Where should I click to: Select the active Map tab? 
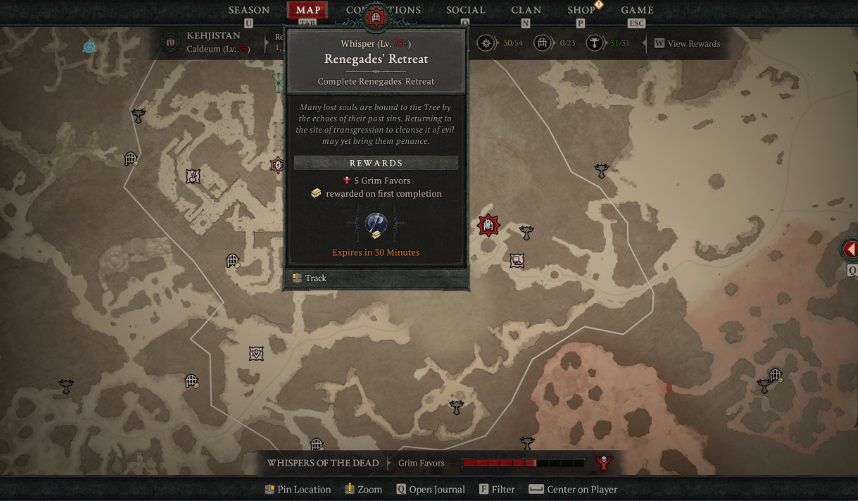(x=307, y=10)
